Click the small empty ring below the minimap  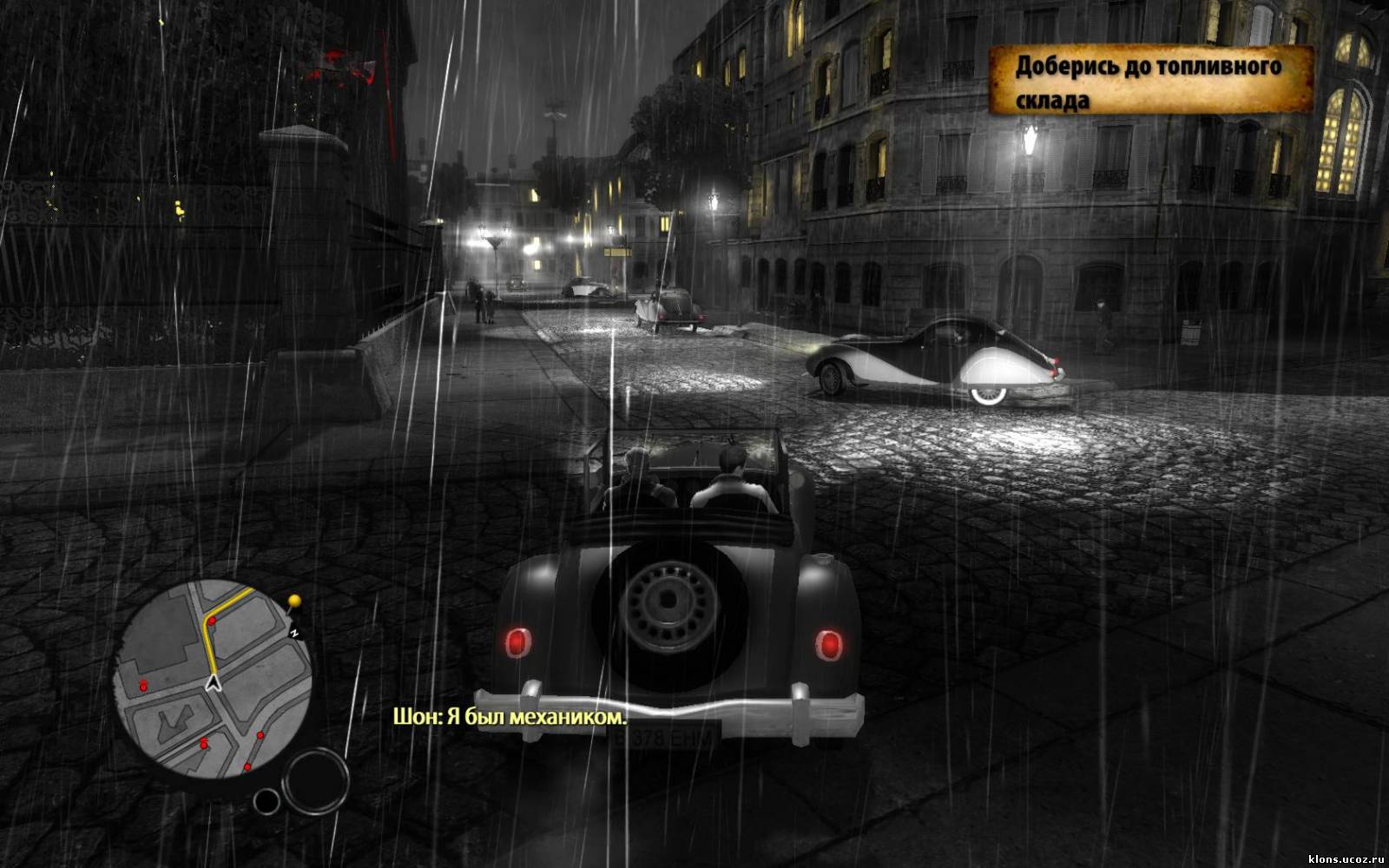267,801
